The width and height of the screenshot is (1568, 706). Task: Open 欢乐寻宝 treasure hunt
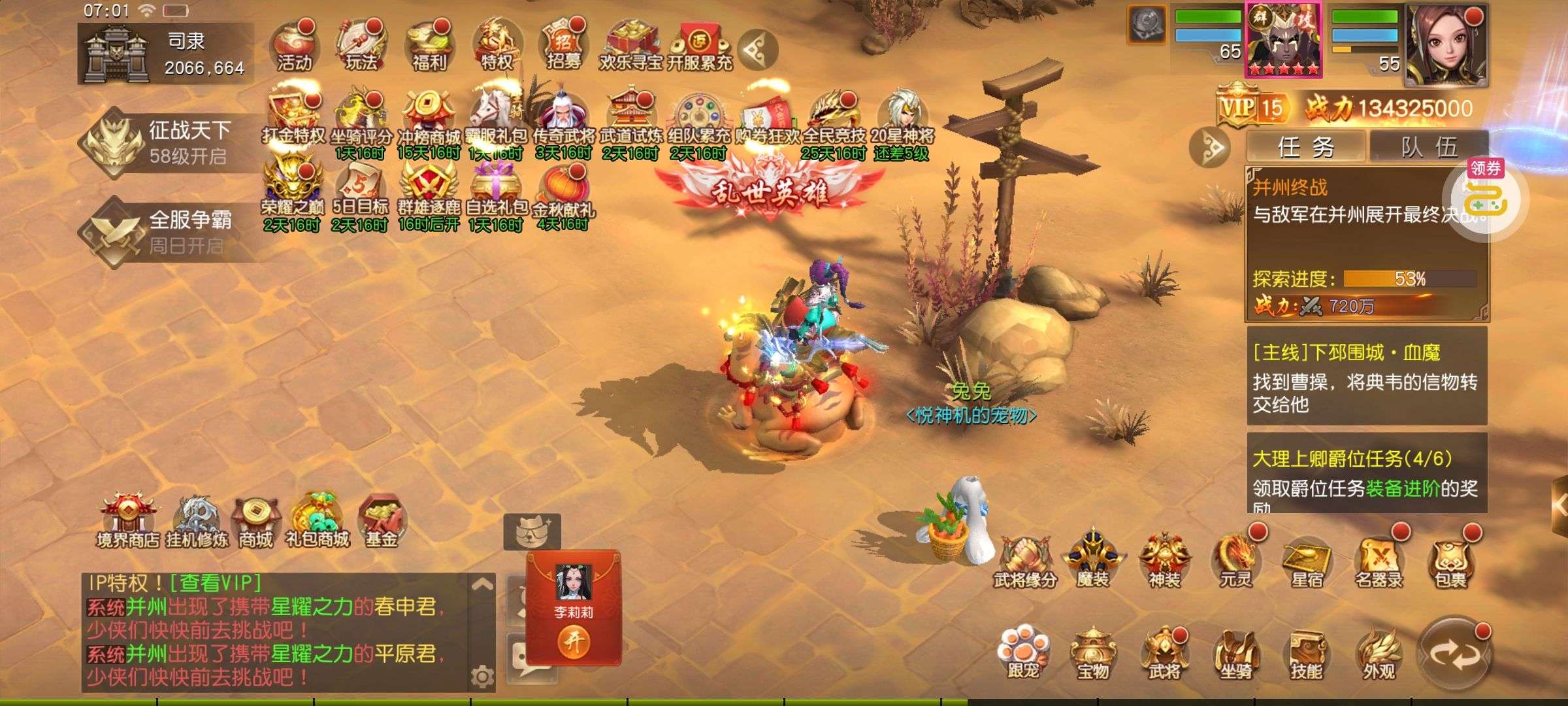click(630, 46)
